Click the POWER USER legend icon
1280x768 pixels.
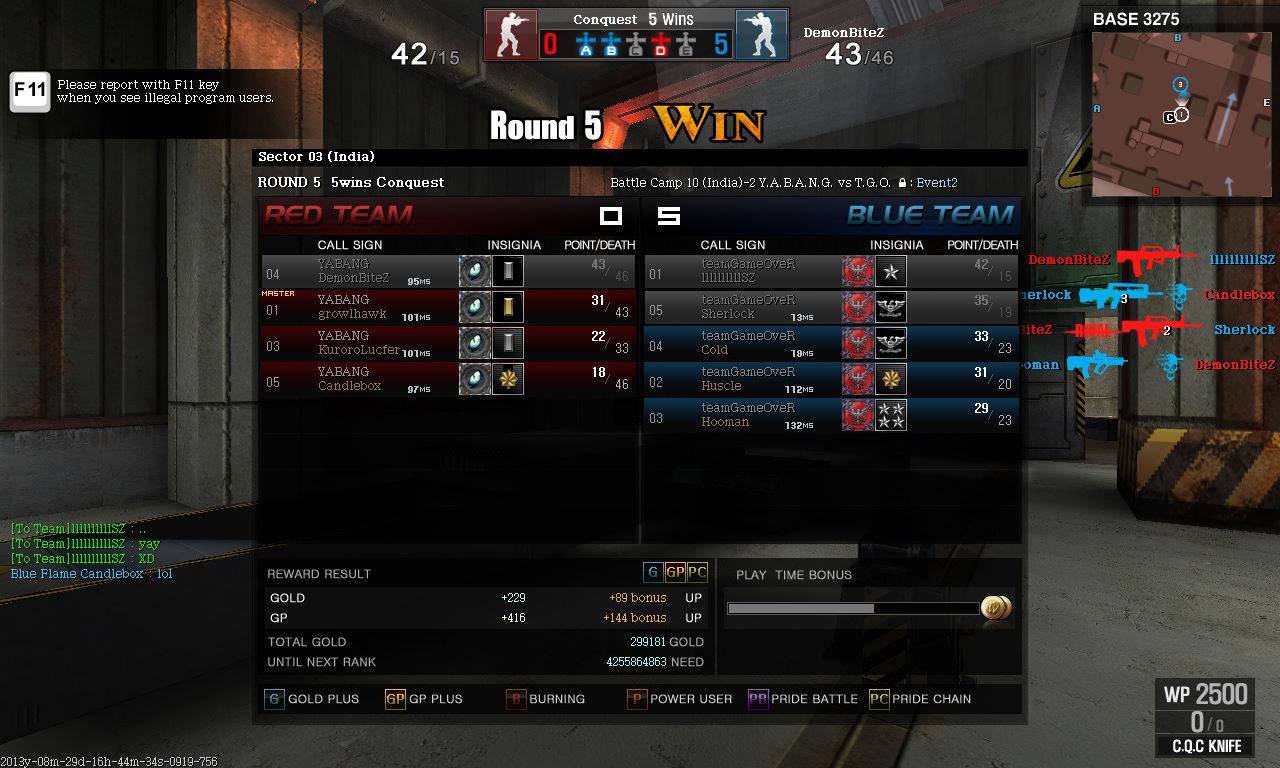636,699
